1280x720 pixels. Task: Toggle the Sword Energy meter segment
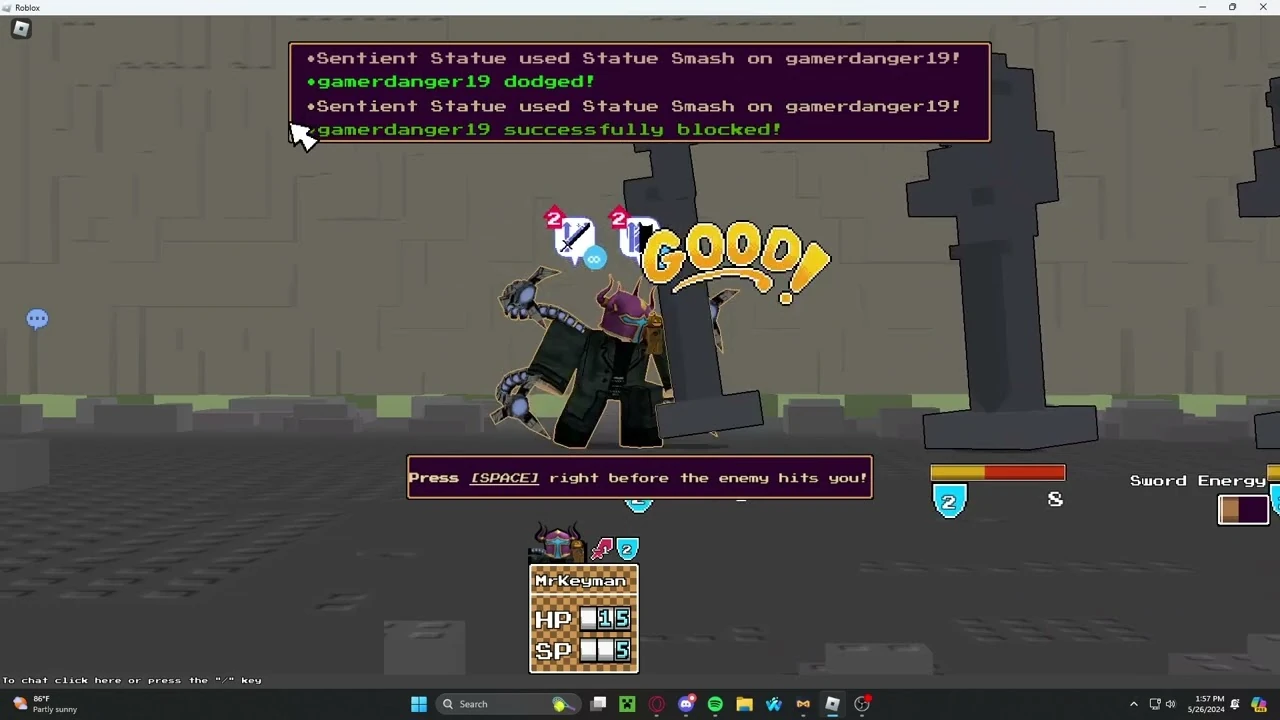pos(1242,509)
